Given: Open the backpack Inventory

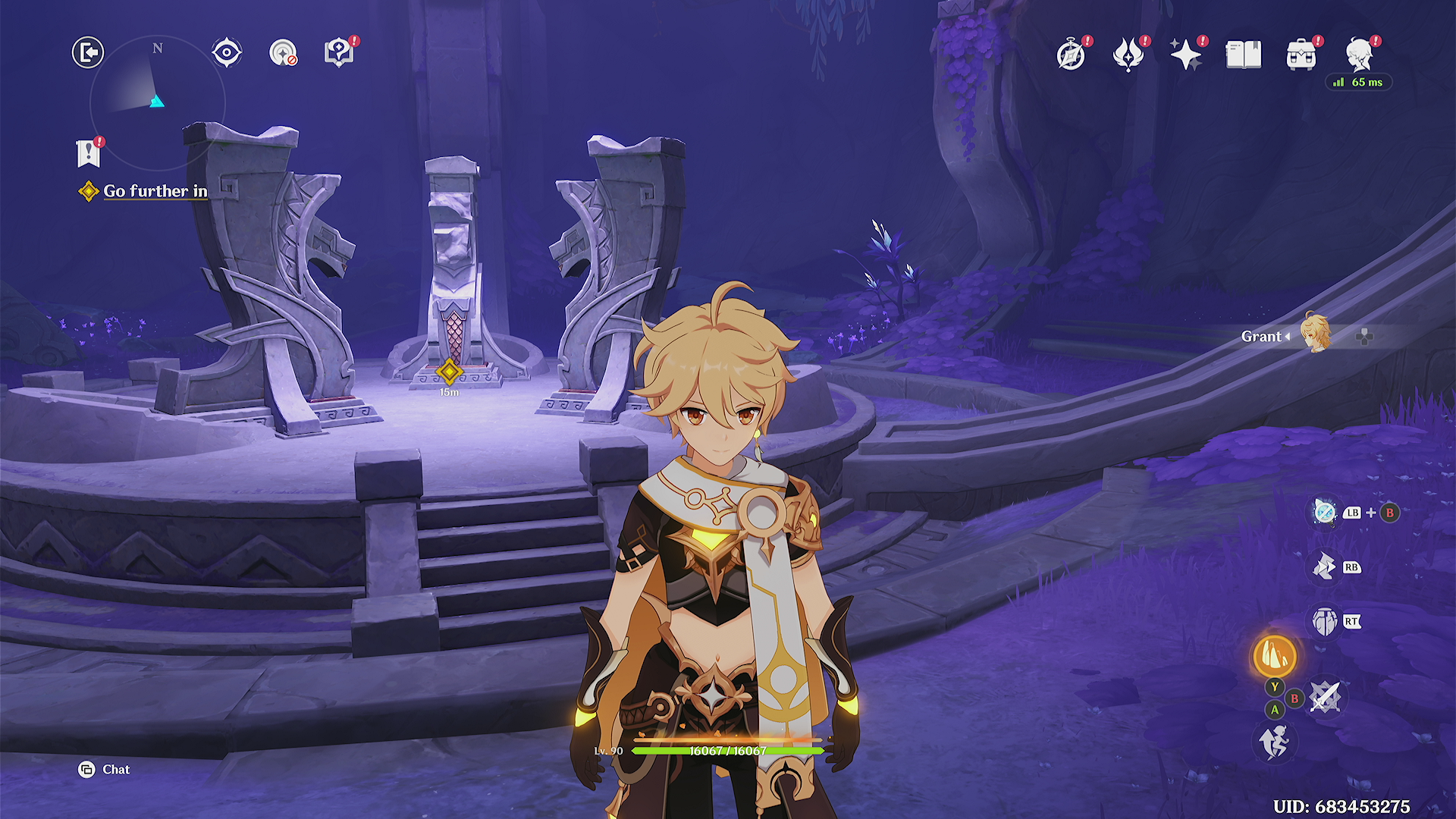Looking at the screenshot, I should 1301,55.
